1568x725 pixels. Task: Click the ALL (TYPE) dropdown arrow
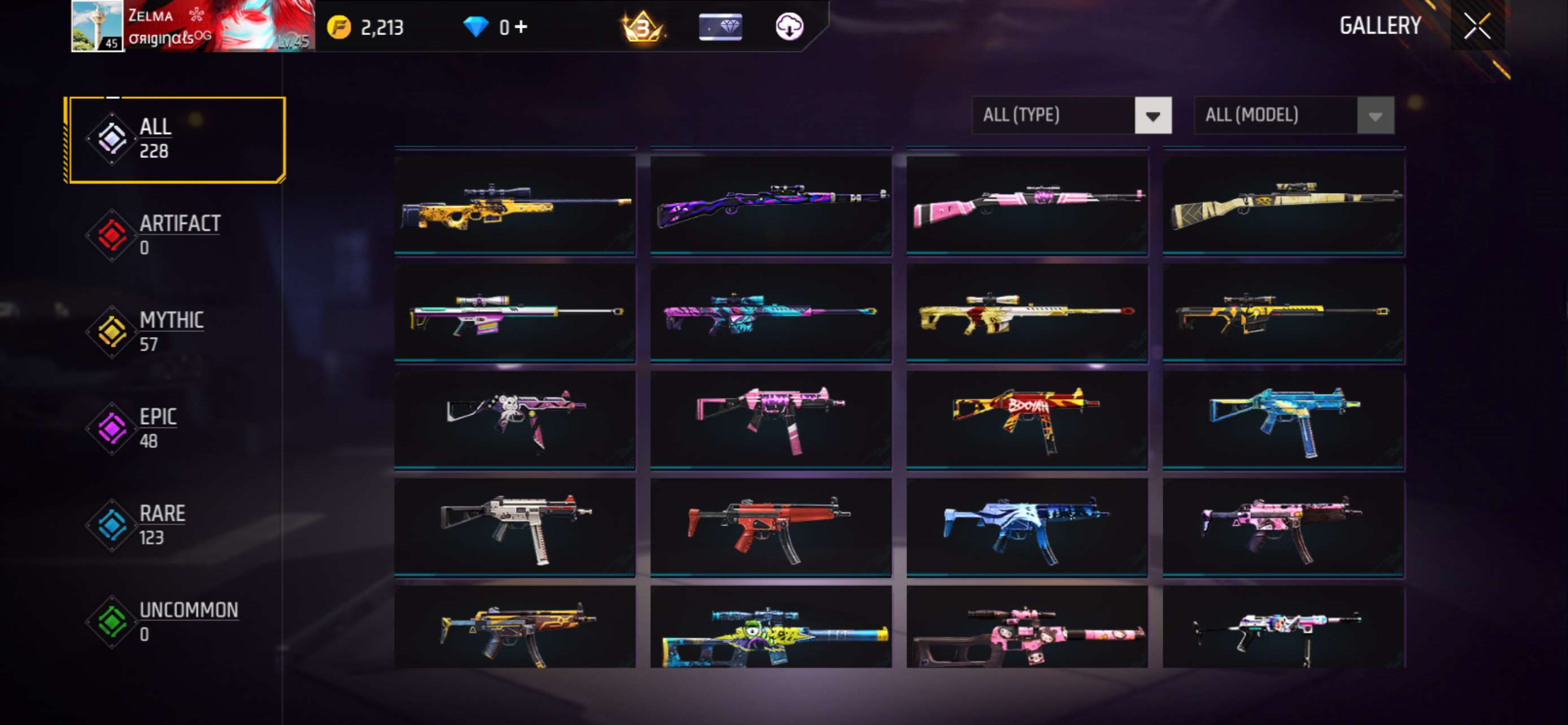[x=1154, y=115]
